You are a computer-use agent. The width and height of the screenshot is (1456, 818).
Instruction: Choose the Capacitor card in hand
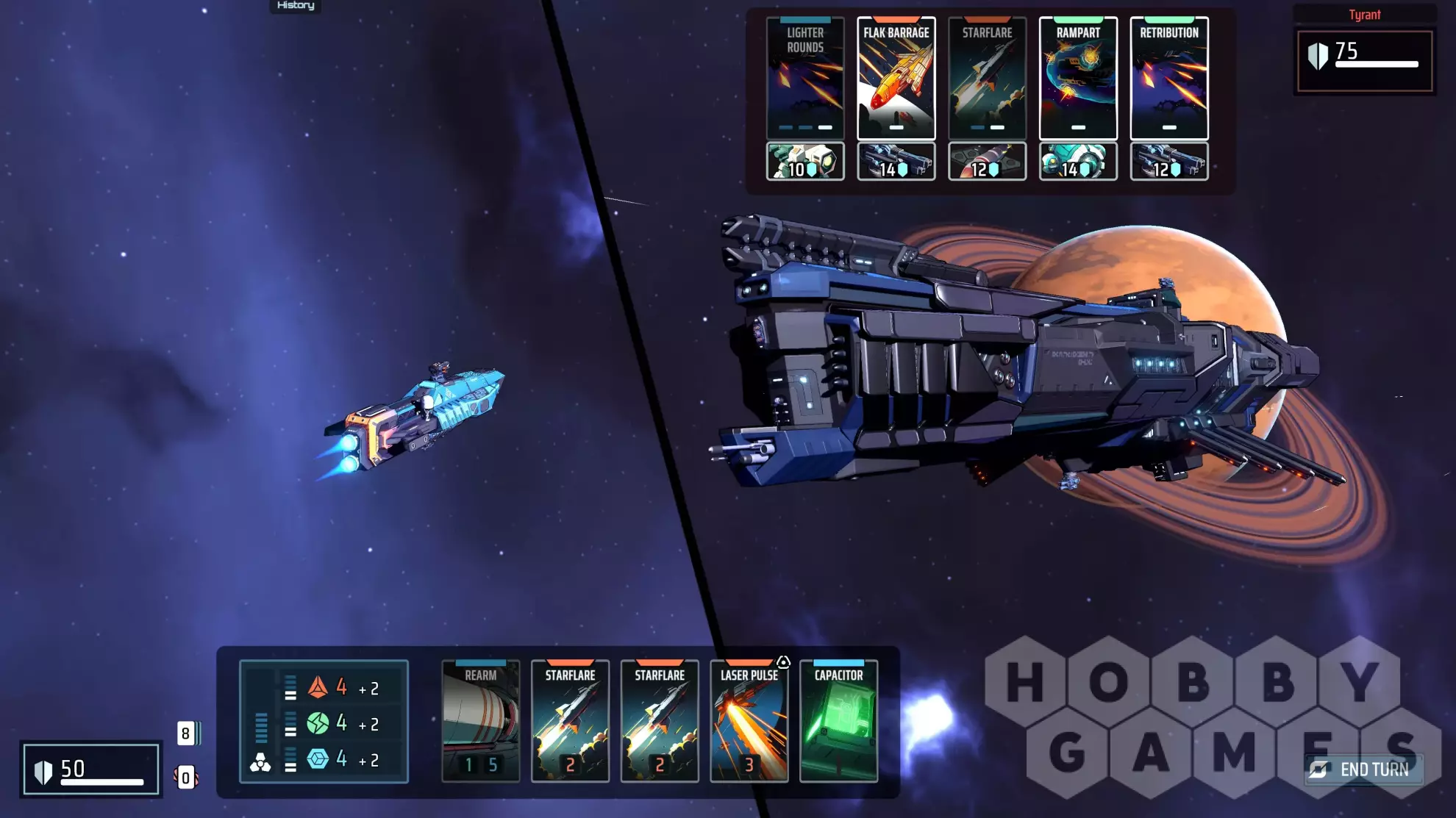click(838, 720)
